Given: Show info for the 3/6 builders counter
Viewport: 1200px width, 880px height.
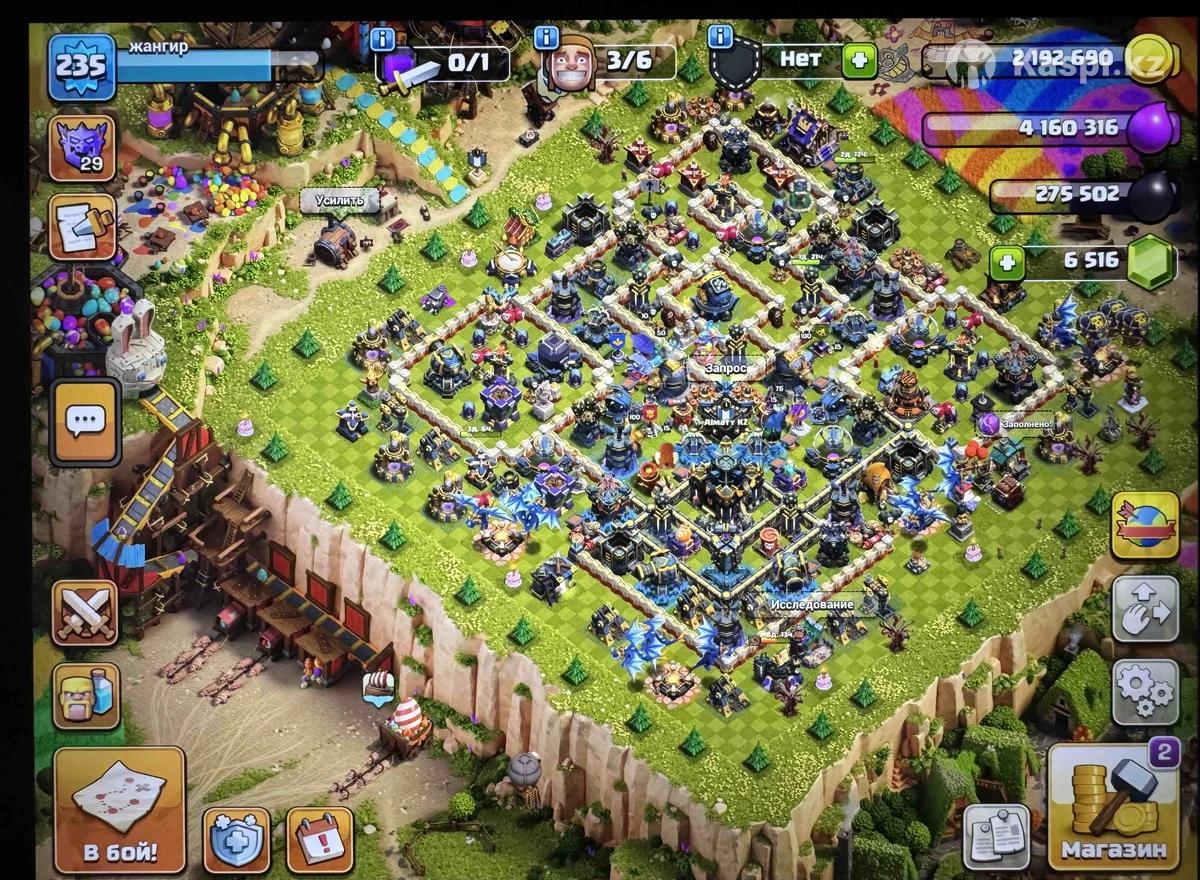Looking at the screenshot, I should pyautogui.click(x=546, y=39).
